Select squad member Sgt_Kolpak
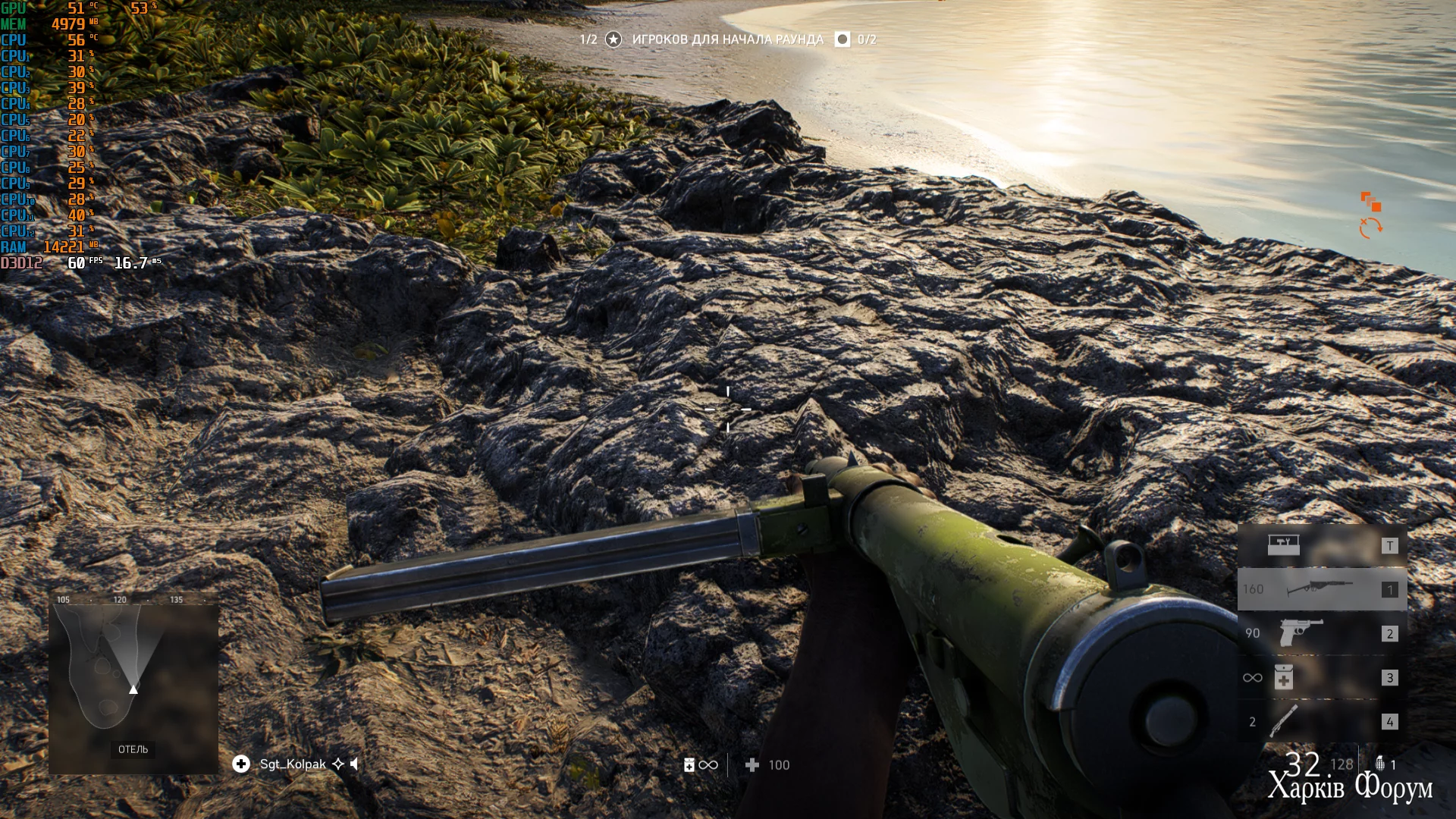1456x819 pixels. click(293, 764)
